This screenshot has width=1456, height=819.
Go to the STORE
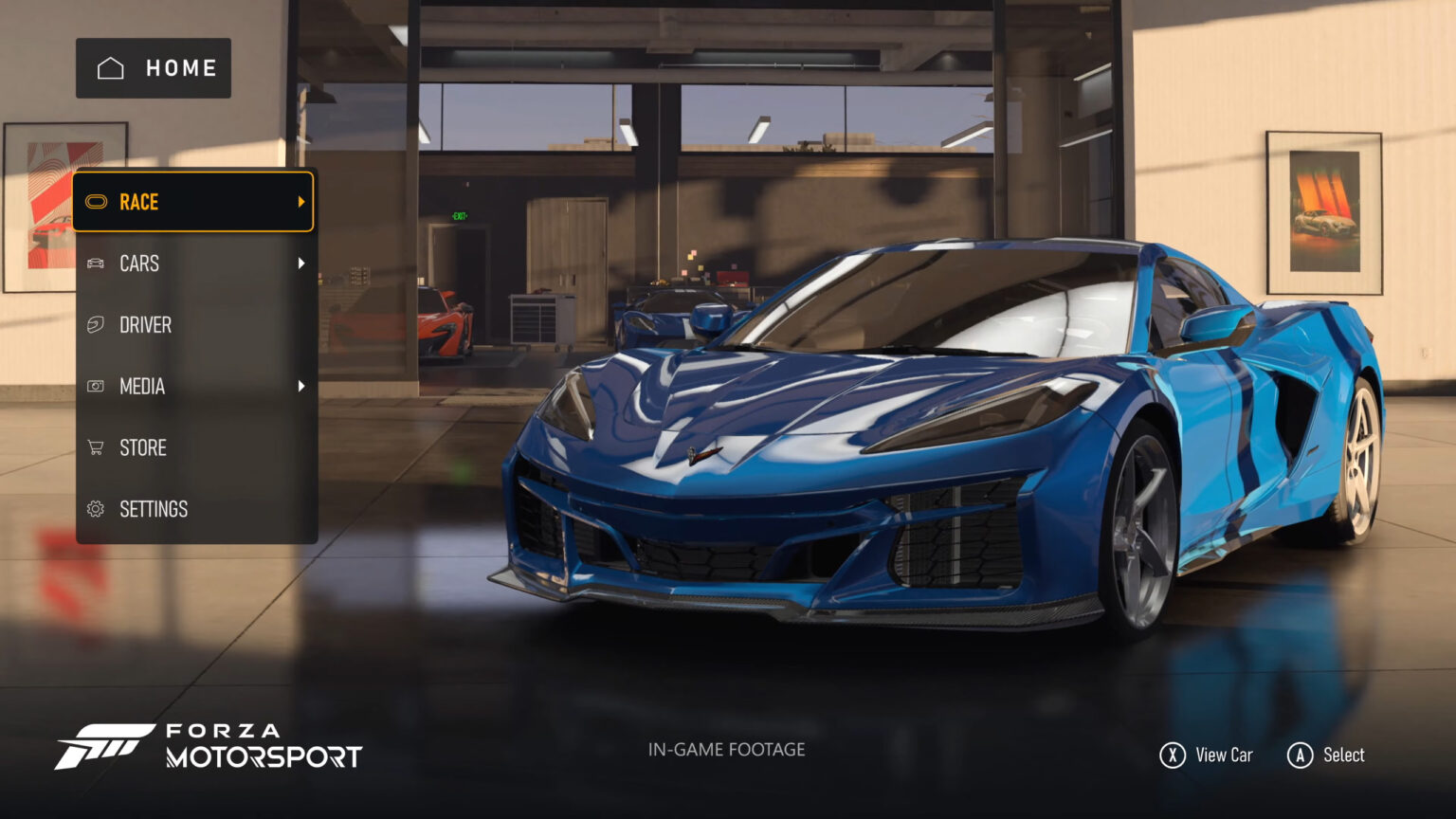[193, 447]
